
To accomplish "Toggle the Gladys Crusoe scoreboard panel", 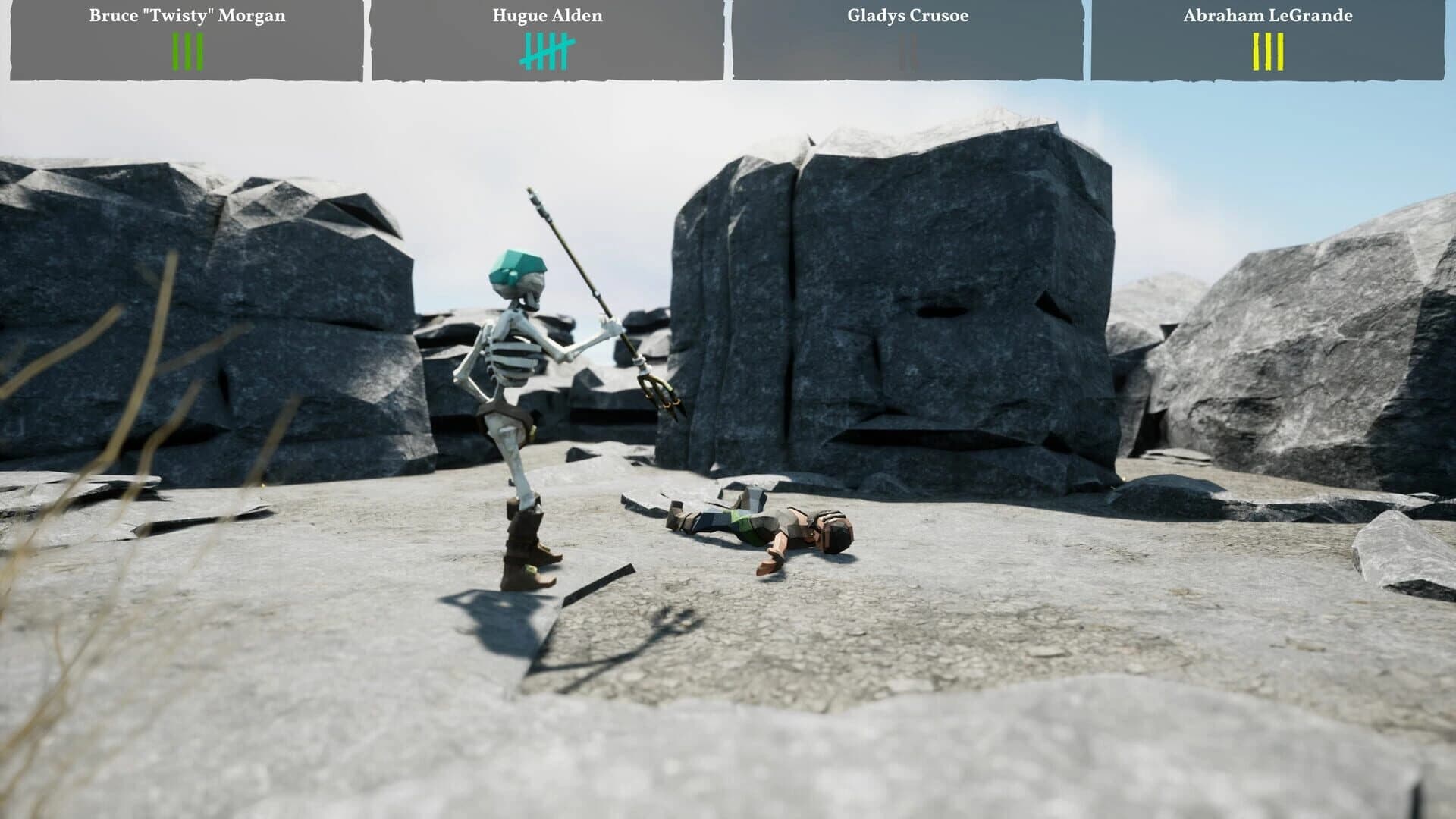I will [907, 38].
